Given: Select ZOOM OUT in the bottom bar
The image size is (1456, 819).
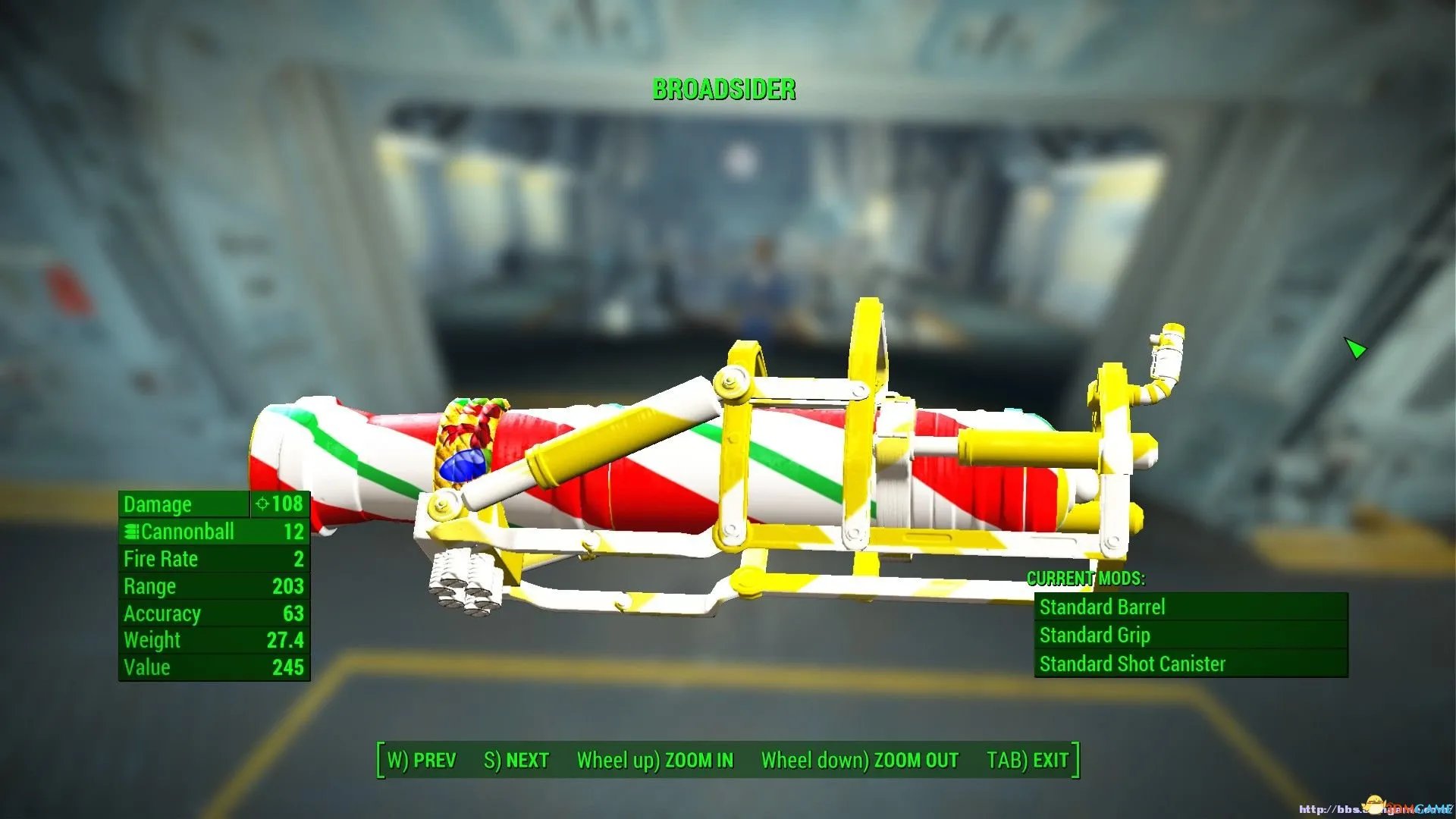Looking at the screenshot, I should [859, 760].
